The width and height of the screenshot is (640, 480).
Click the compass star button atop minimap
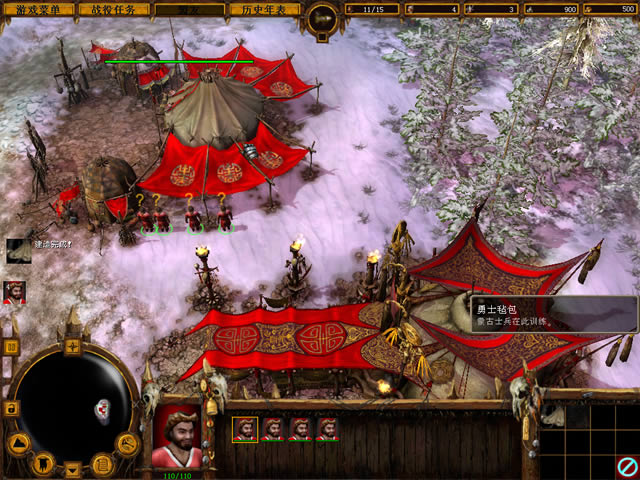[x=73, y=346]
